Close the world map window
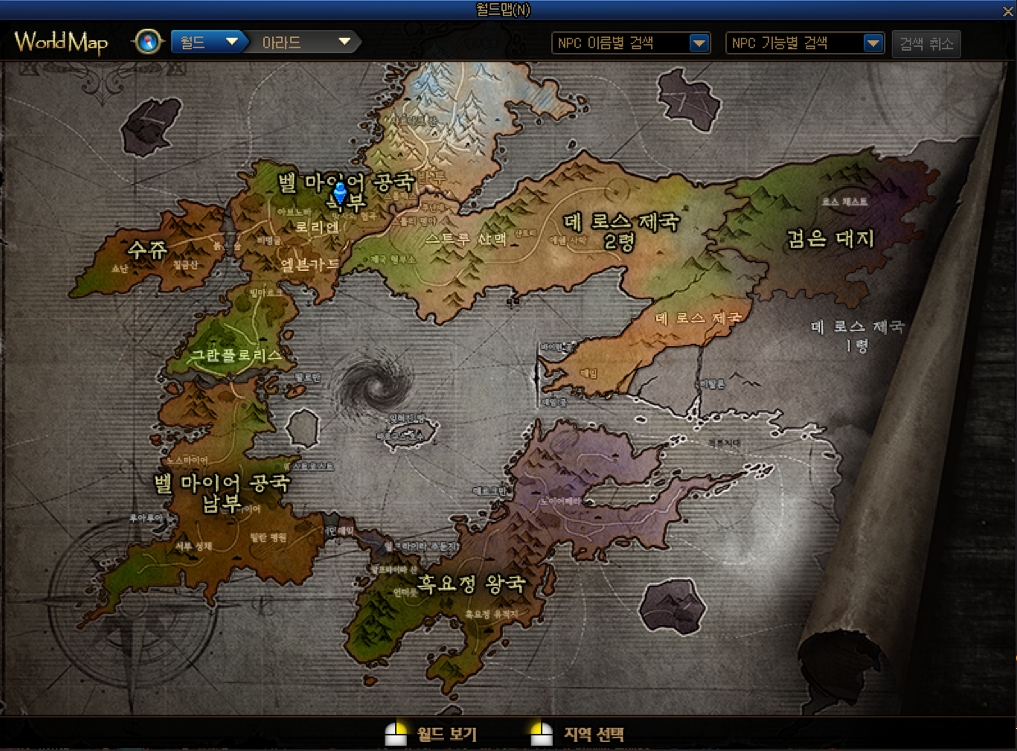Screen dimensions: 1017x751 pyautogui.click(x=1008, y=10)
